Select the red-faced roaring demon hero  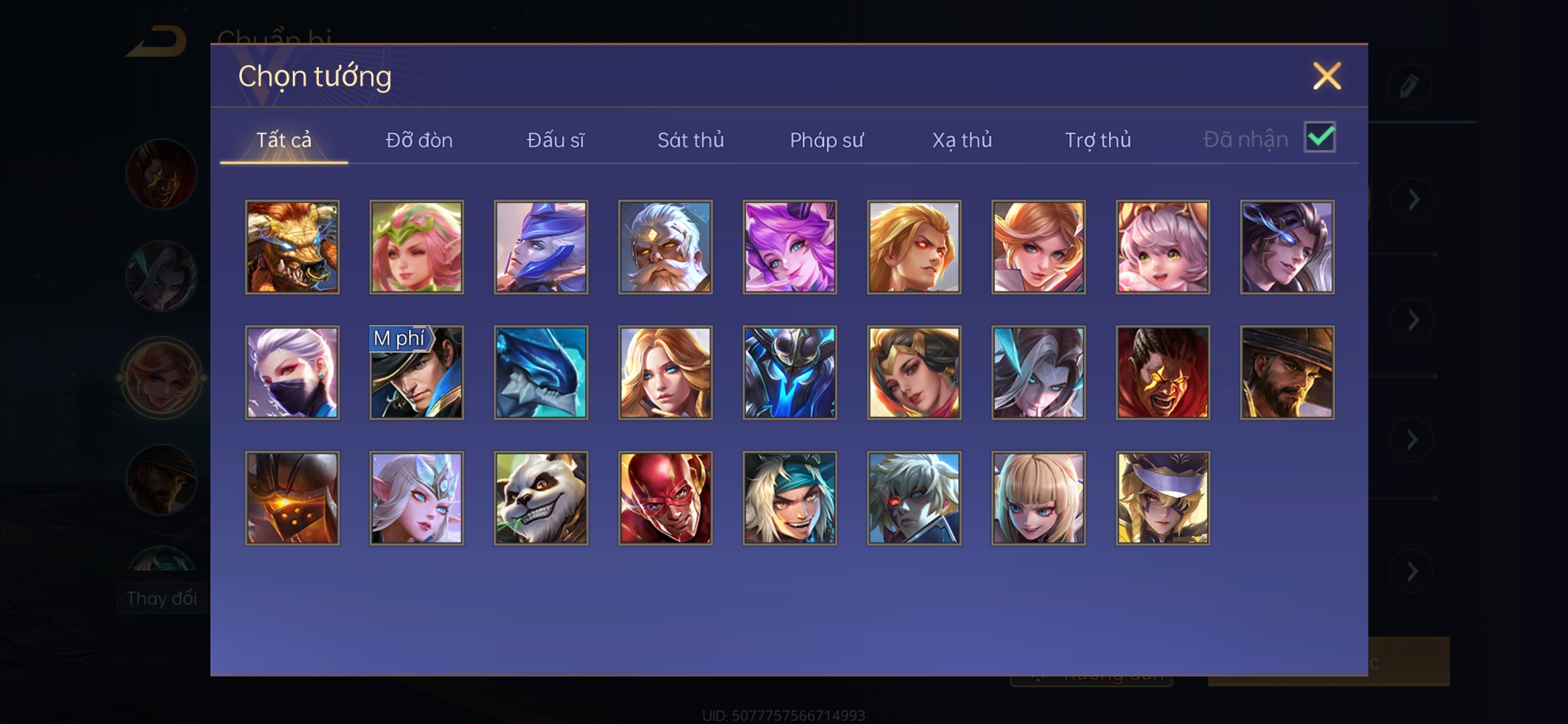point(1163,373)
